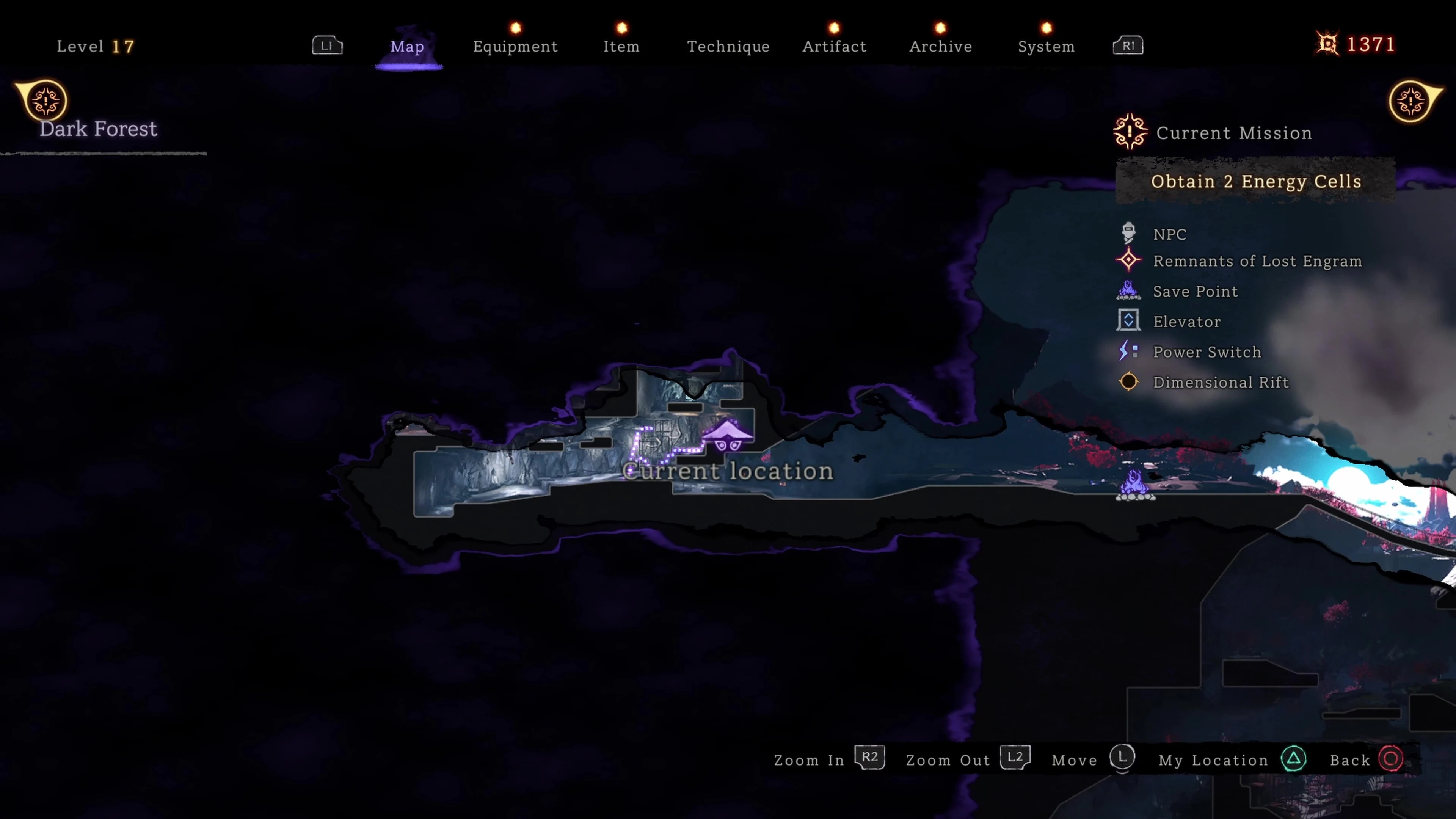Click the right-side golden horn emblem
The image size is (1456, 819).
pyautogui.click(x=1412, y=102)
